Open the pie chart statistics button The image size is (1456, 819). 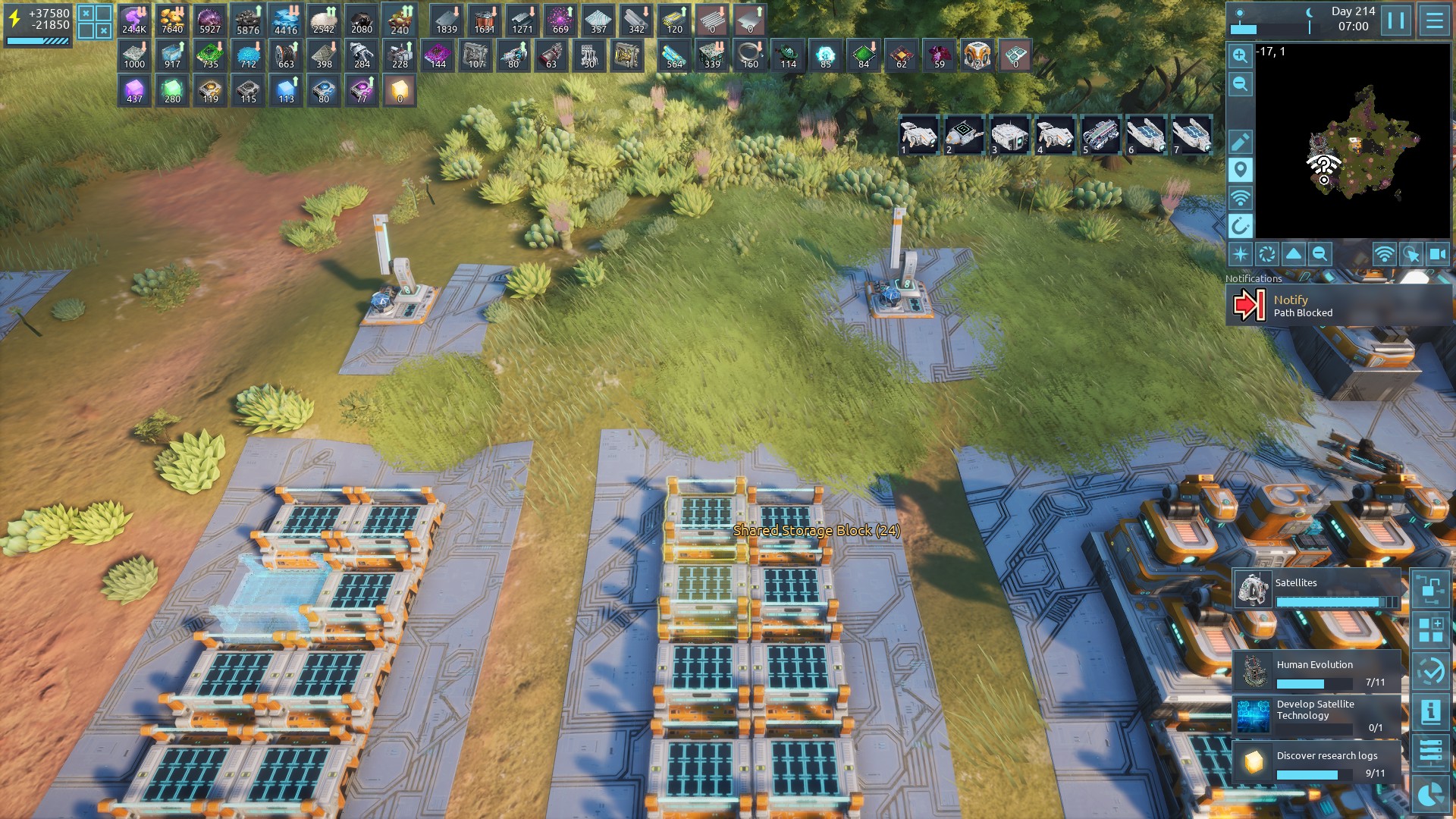[1431, 795]
